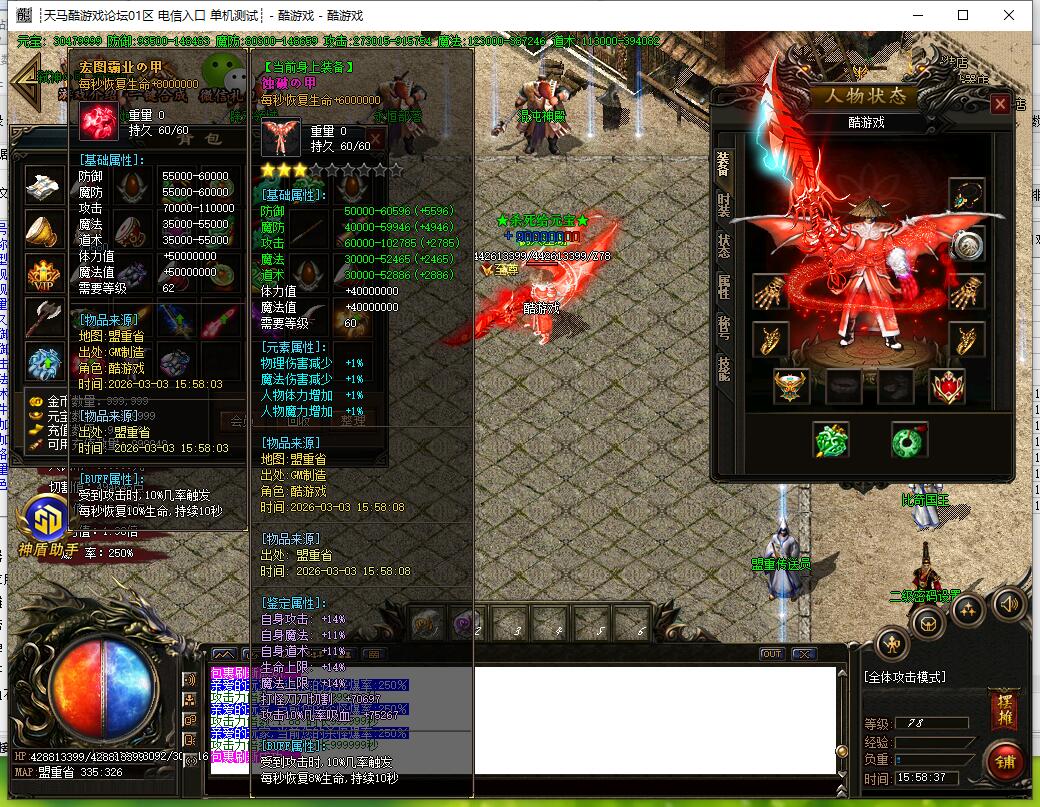Viewport: 1040px width, 807px height.
Task: Select the VIP emblem item in bag
Action: click(x=44, y=275)
